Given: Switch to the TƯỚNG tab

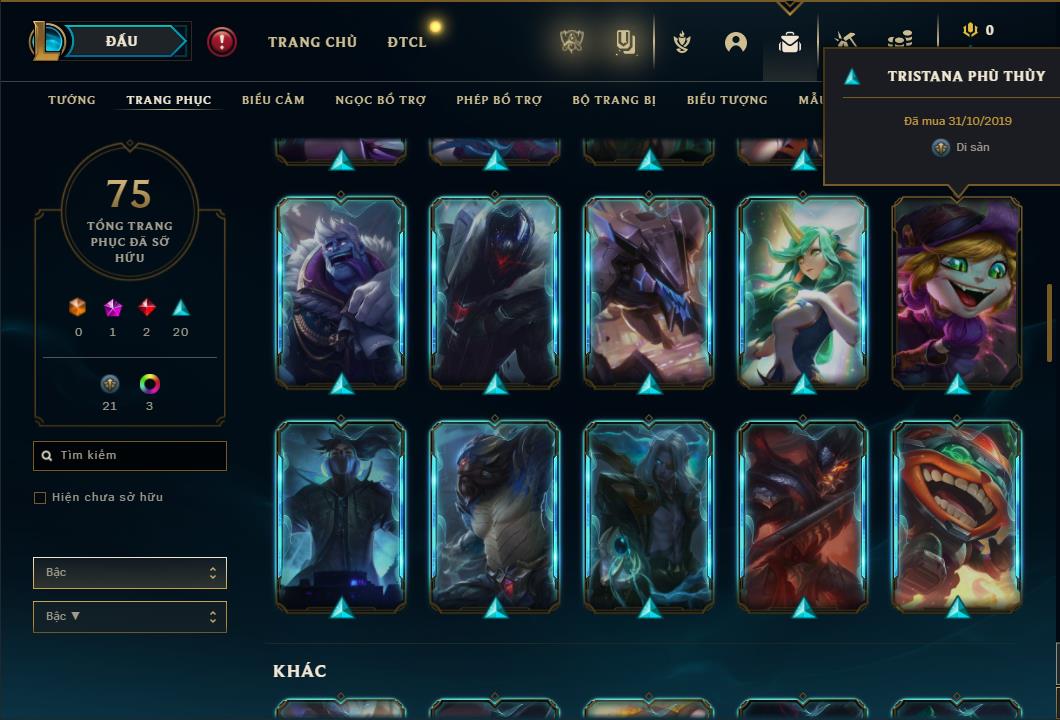Looking at the screenshot, I should tap(72, 100).
